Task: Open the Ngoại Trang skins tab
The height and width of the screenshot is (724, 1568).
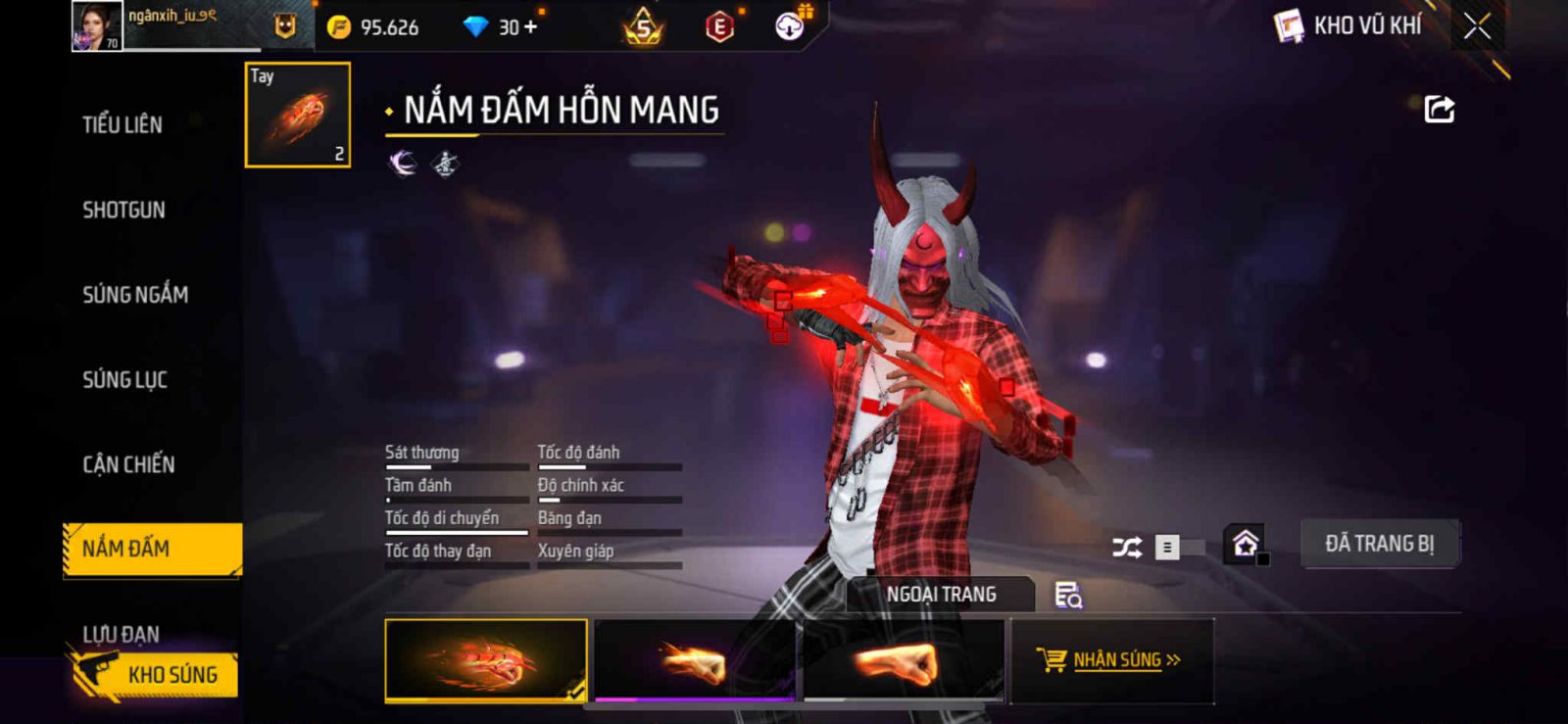Action: pos(941,595)
